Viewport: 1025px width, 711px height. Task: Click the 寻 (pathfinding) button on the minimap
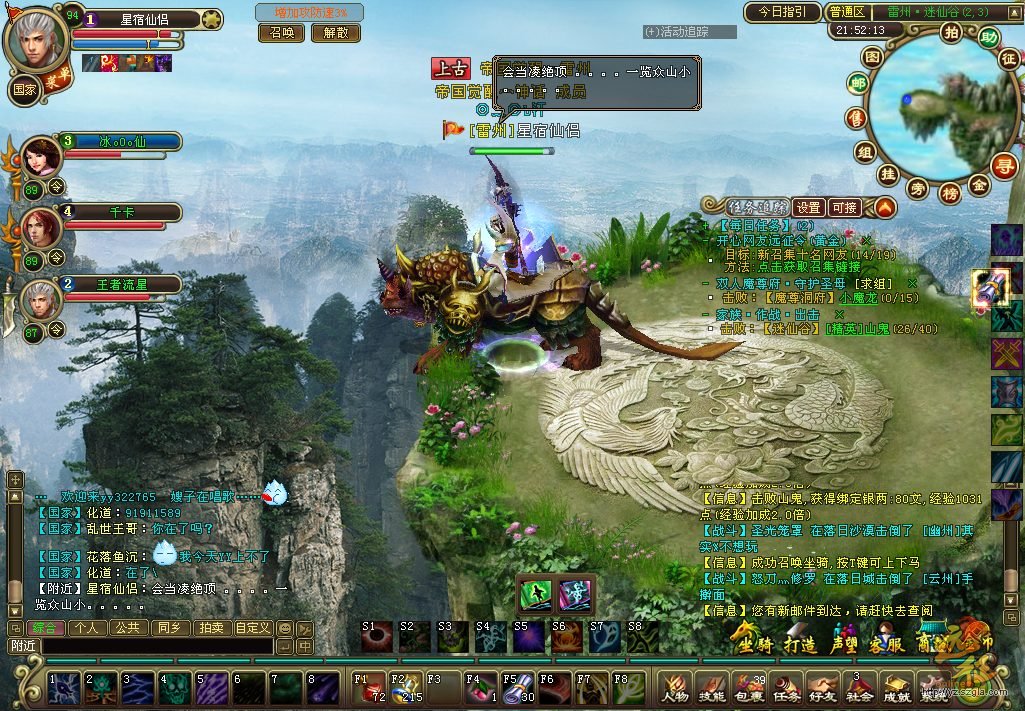pos(1003,165)
